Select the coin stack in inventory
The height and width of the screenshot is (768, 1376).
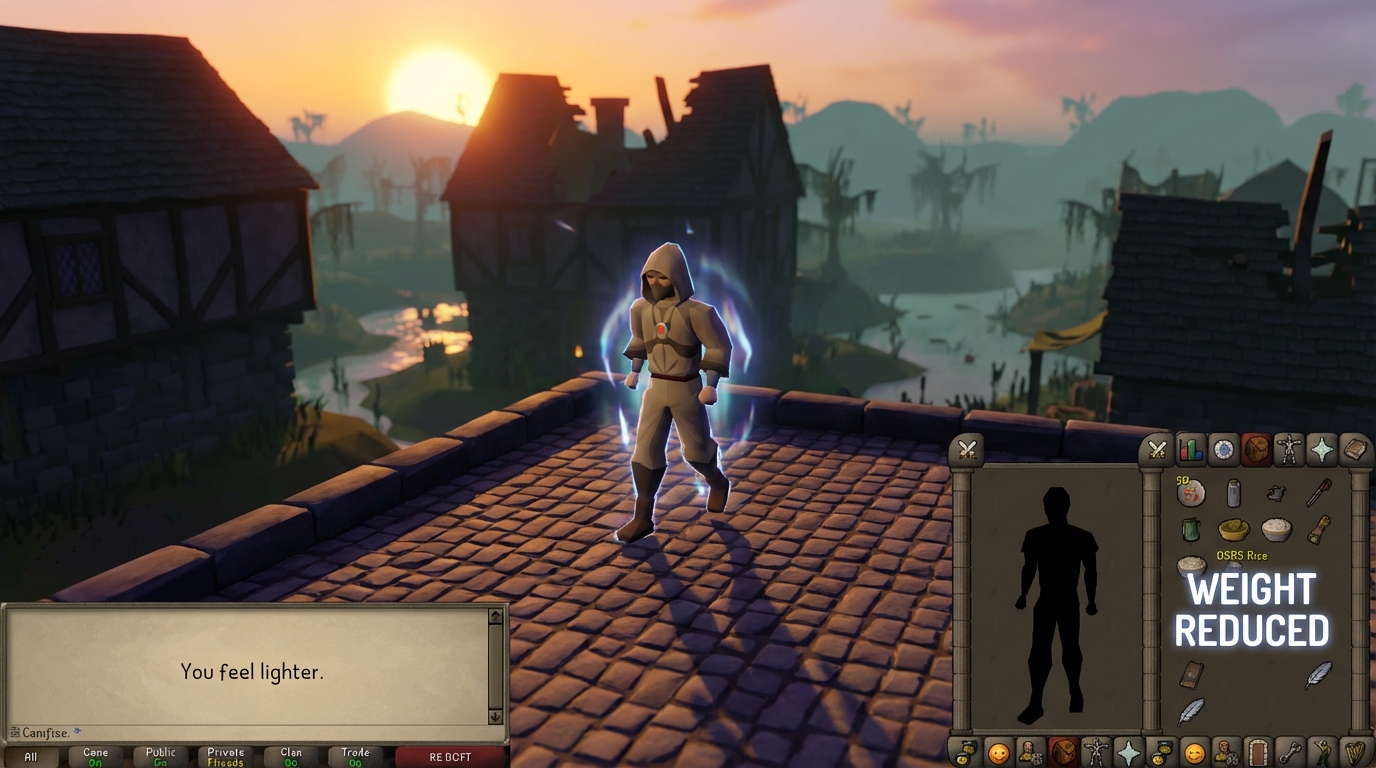[1191, 492]
